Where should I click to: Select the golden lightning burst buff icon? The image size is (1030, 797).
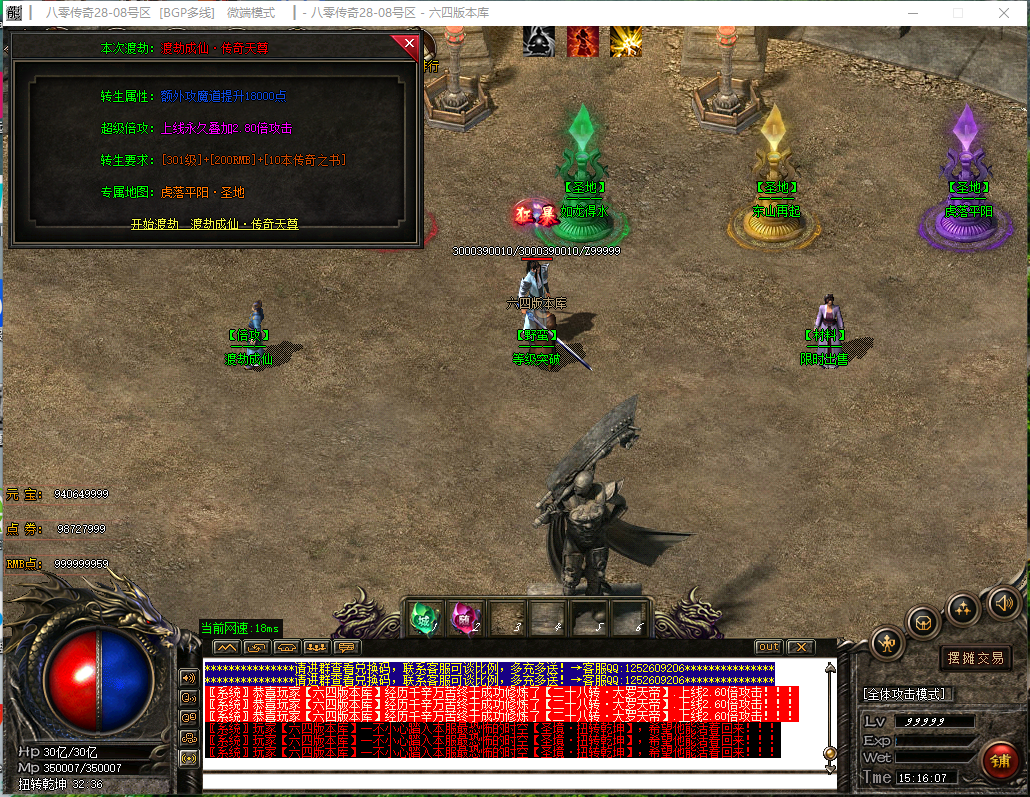(626, 41)
